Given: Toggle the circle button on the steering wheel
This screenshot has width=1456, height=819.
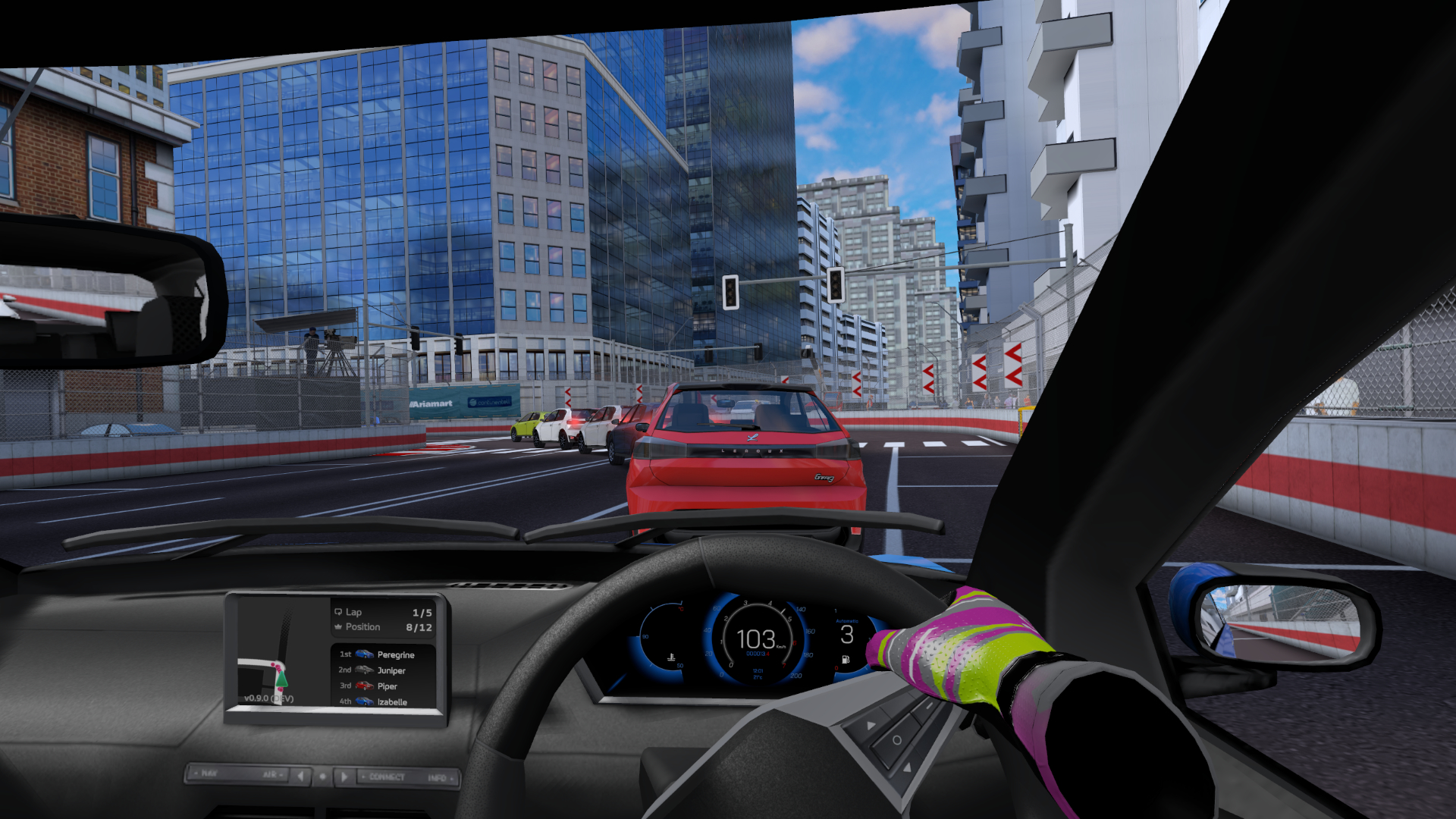Looking at the screenshot, I should (x=897, y=740).
